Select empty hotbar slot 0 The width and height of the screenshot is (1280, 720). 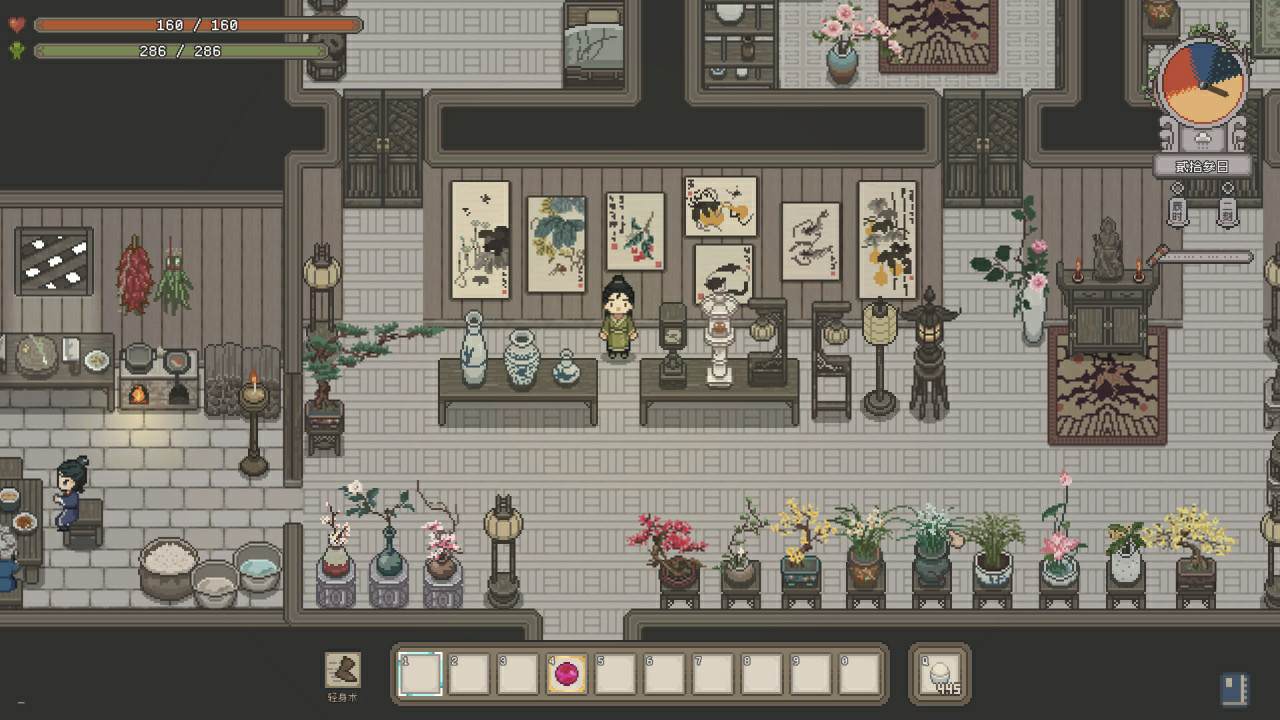[859, 674]
